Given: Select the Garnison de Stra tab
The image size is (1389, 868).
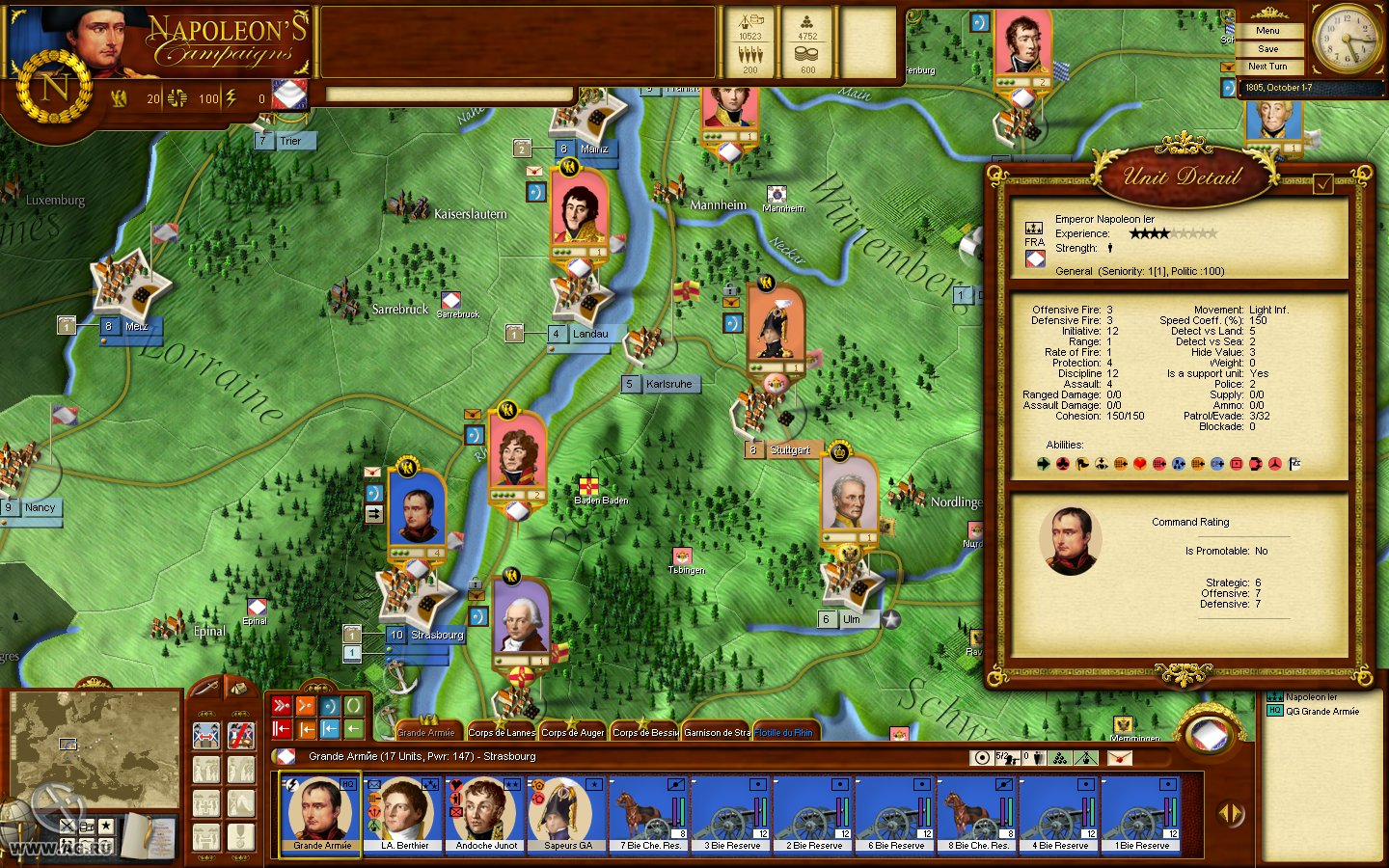Looking at the screenshot, I should point(717,732).
